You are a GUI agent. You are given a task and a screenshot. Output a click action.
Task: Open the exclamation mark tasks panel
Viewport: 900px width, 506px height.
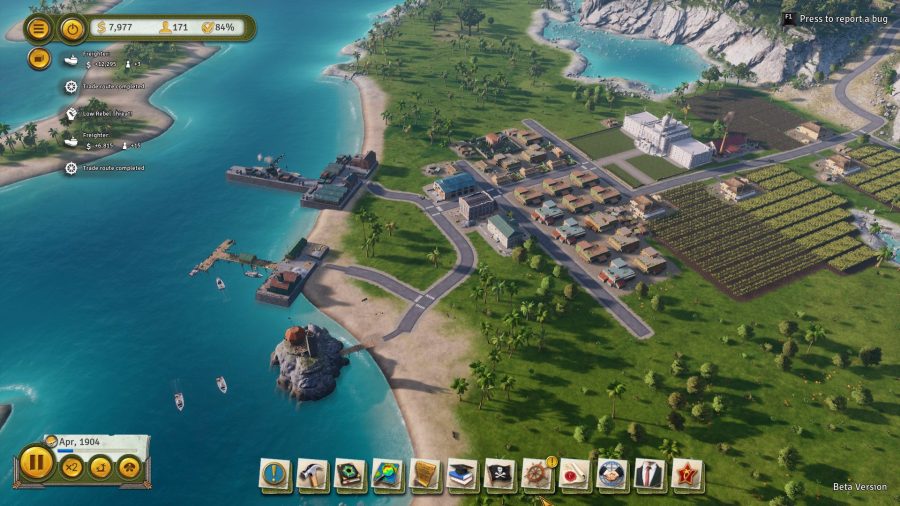tap(275, 473)
